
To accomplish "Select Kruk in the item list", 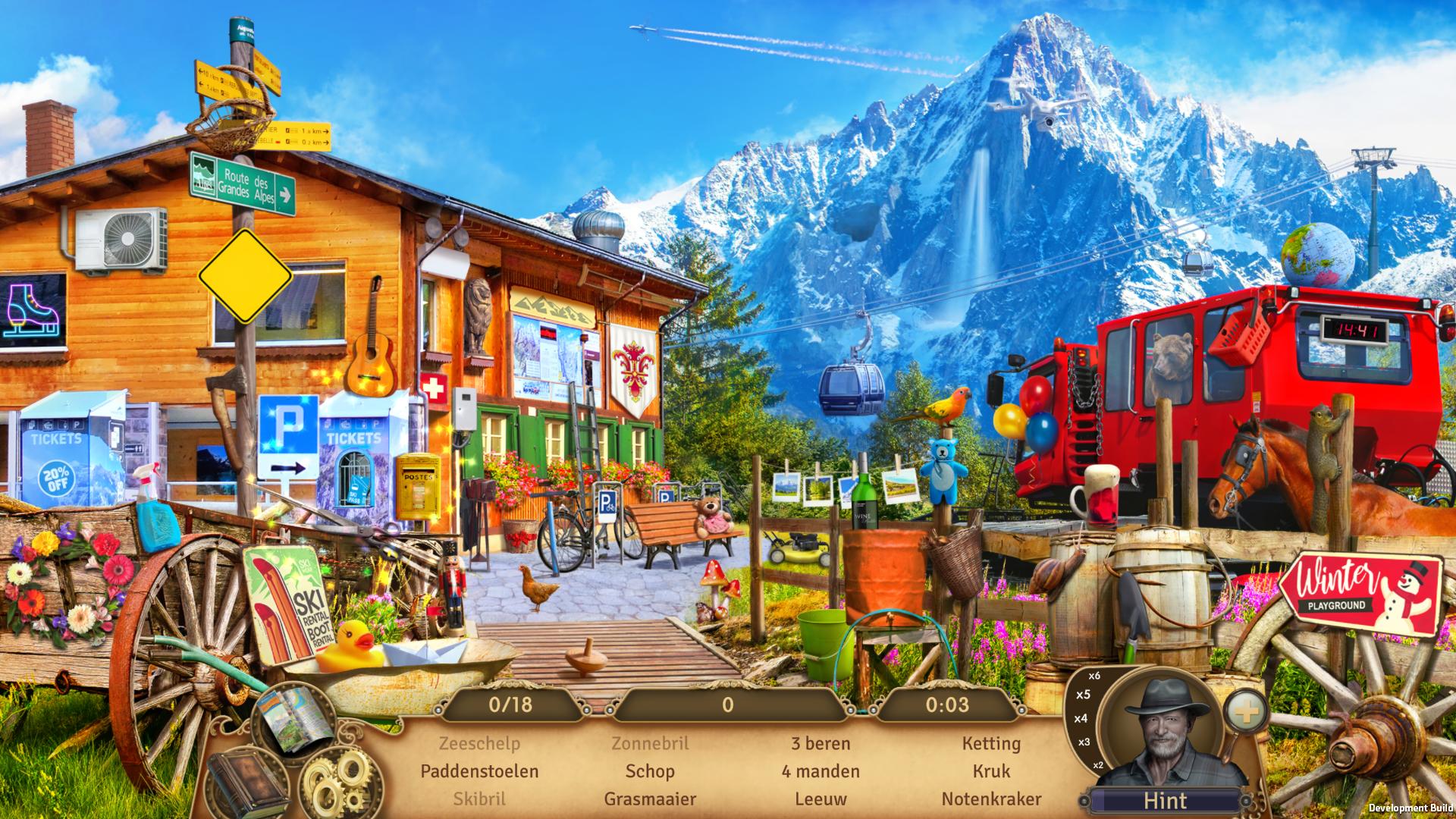I will (x=991, y=771).
